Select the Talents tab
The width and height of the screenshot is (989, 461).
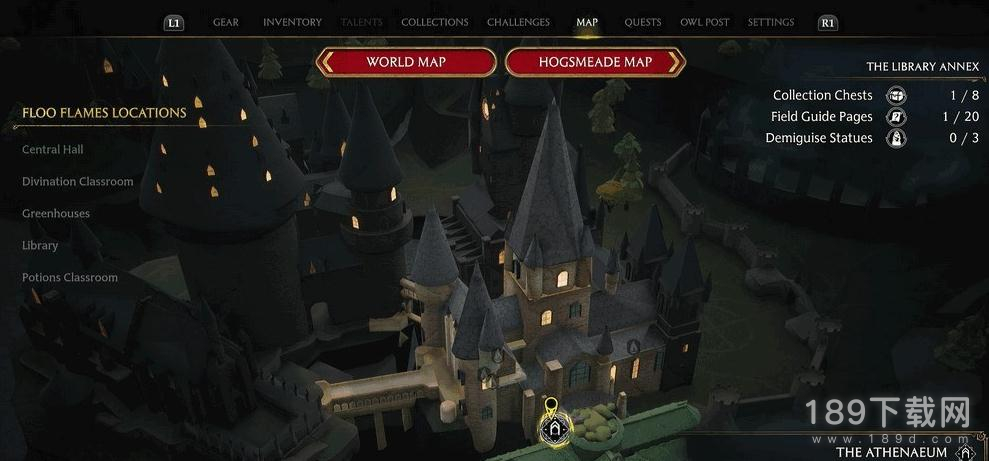click(x=361, y=22)
